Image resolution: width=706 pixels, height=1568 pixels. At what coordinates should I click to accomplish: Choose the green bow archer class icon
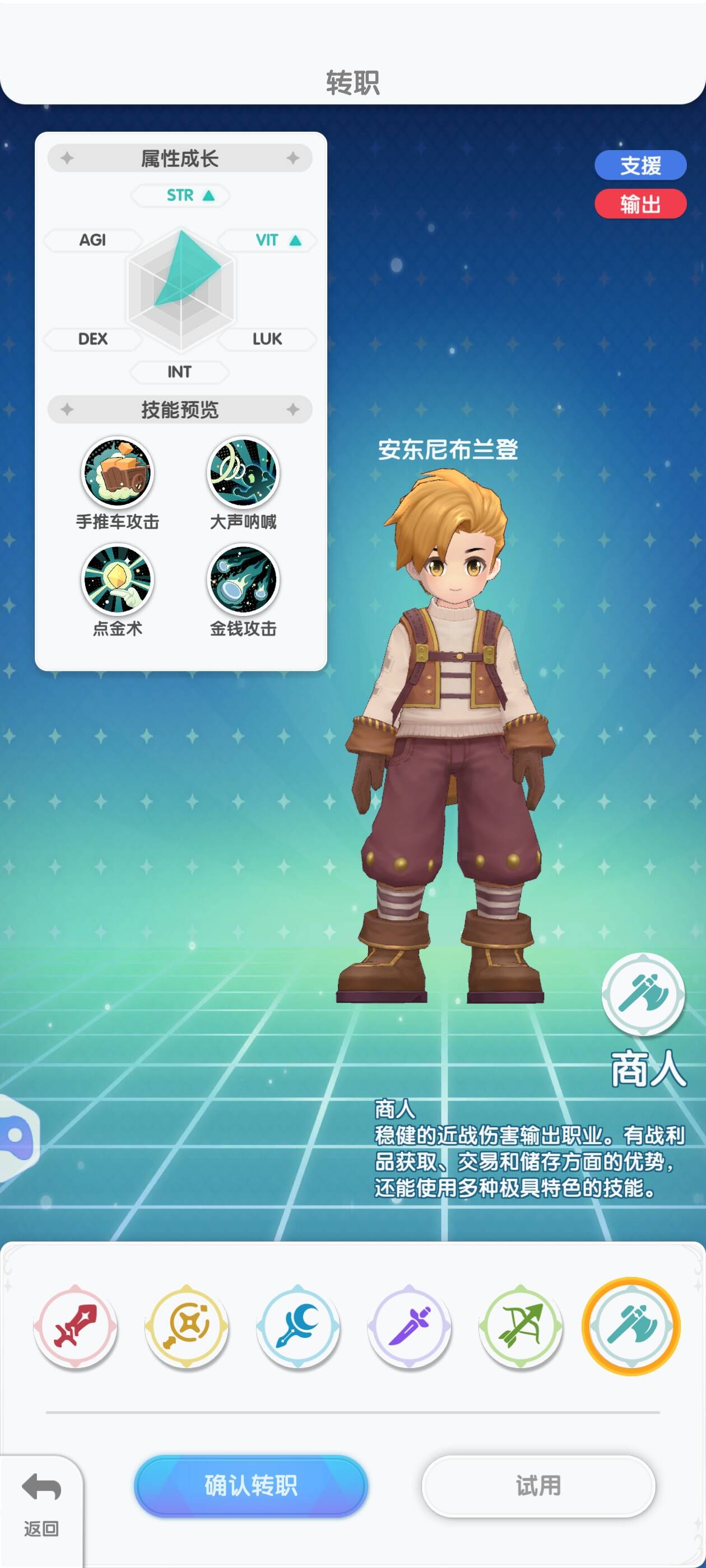tap(521, 1327)
